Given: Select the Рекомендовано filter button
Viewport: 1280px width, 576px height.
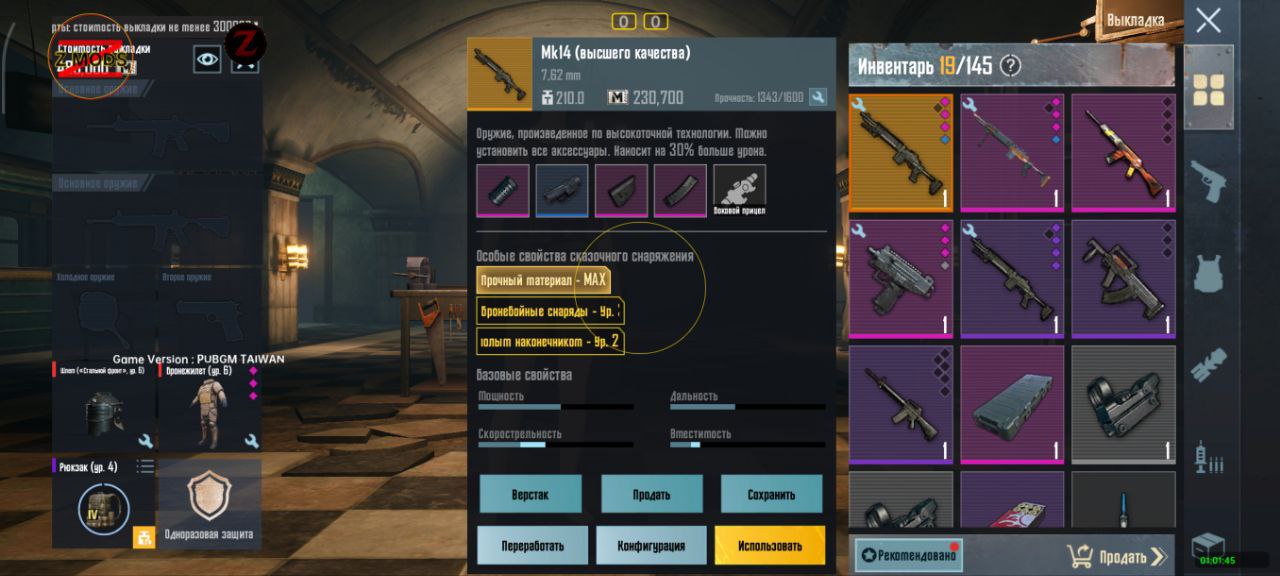Looking at the screenshot, I should tap(909, 555).
